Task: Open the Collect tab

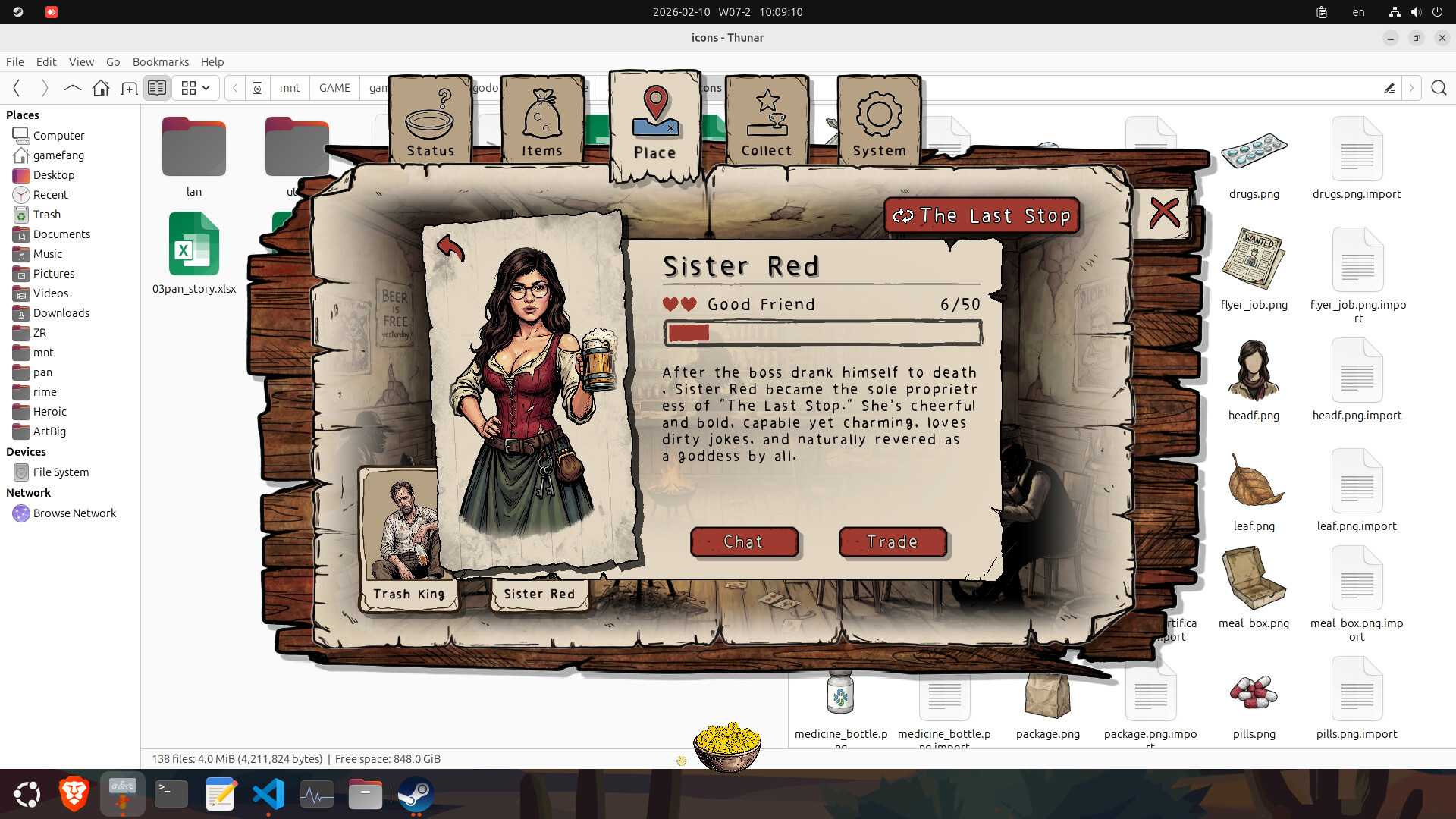Action: [x=767, y=121]
